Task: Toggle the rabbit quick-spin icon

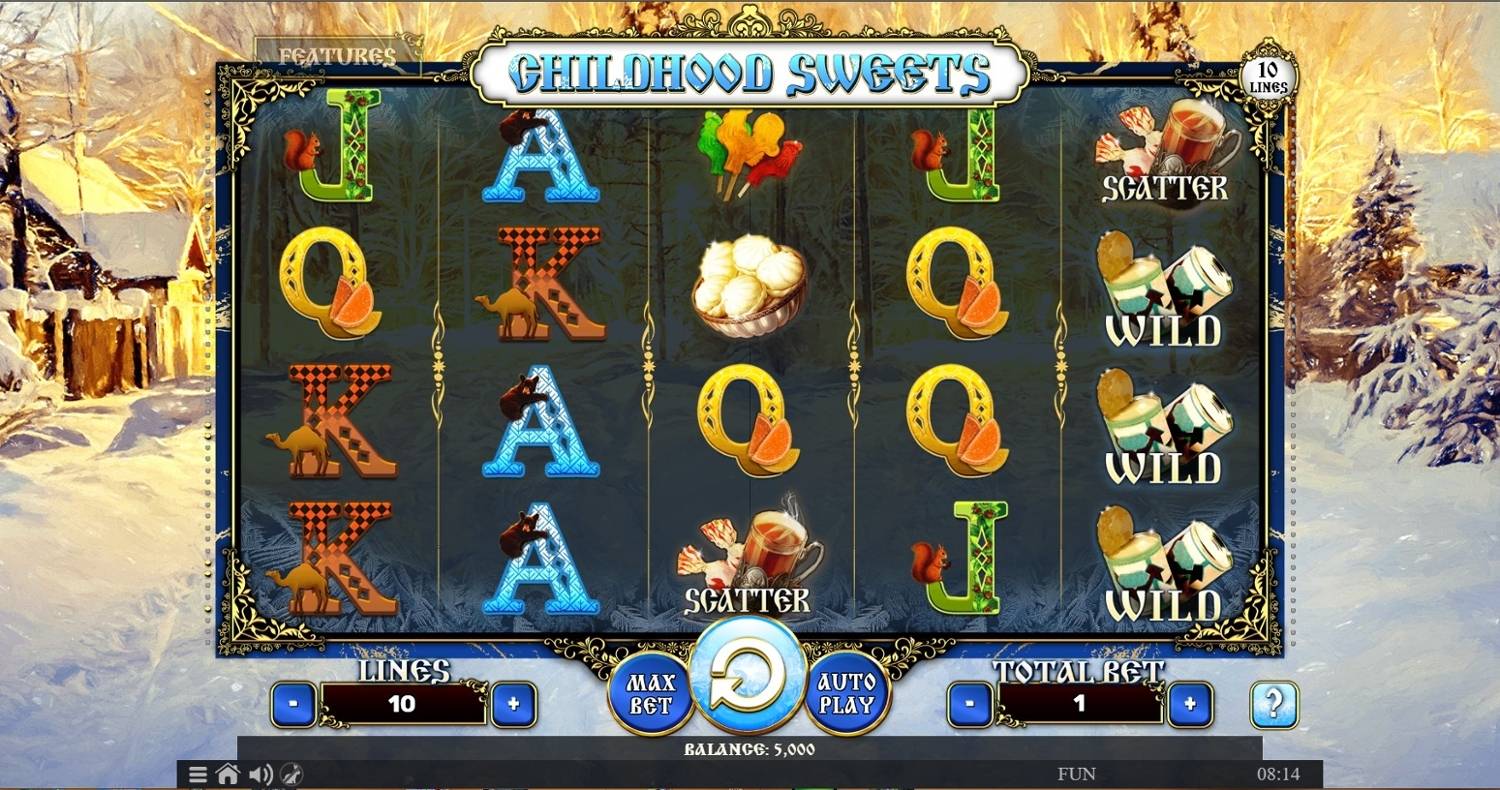Action: [x=292, y=774]
